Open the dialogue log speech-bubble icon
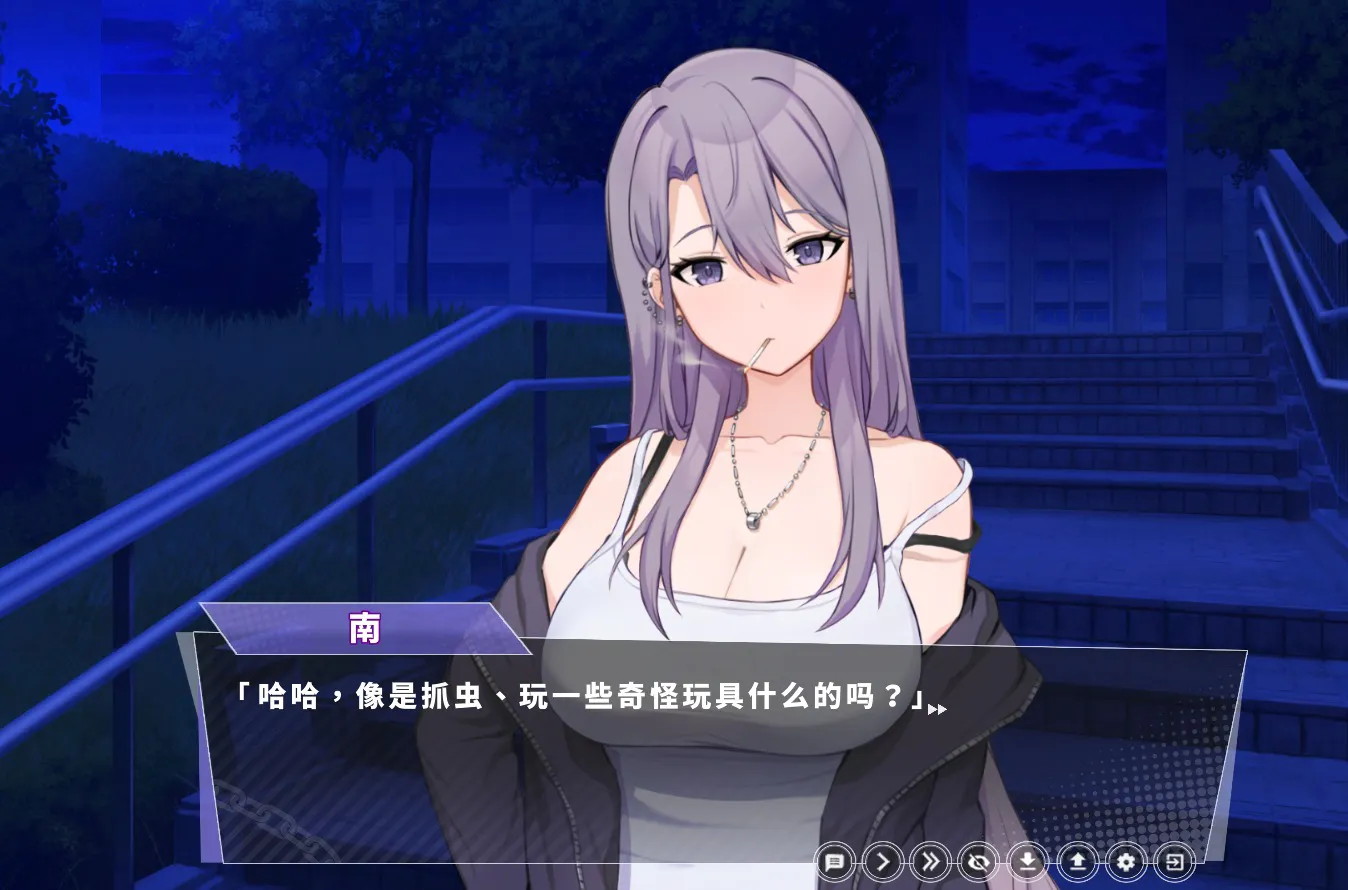This screenshot has height=890, width=1348. pos(834,861)
